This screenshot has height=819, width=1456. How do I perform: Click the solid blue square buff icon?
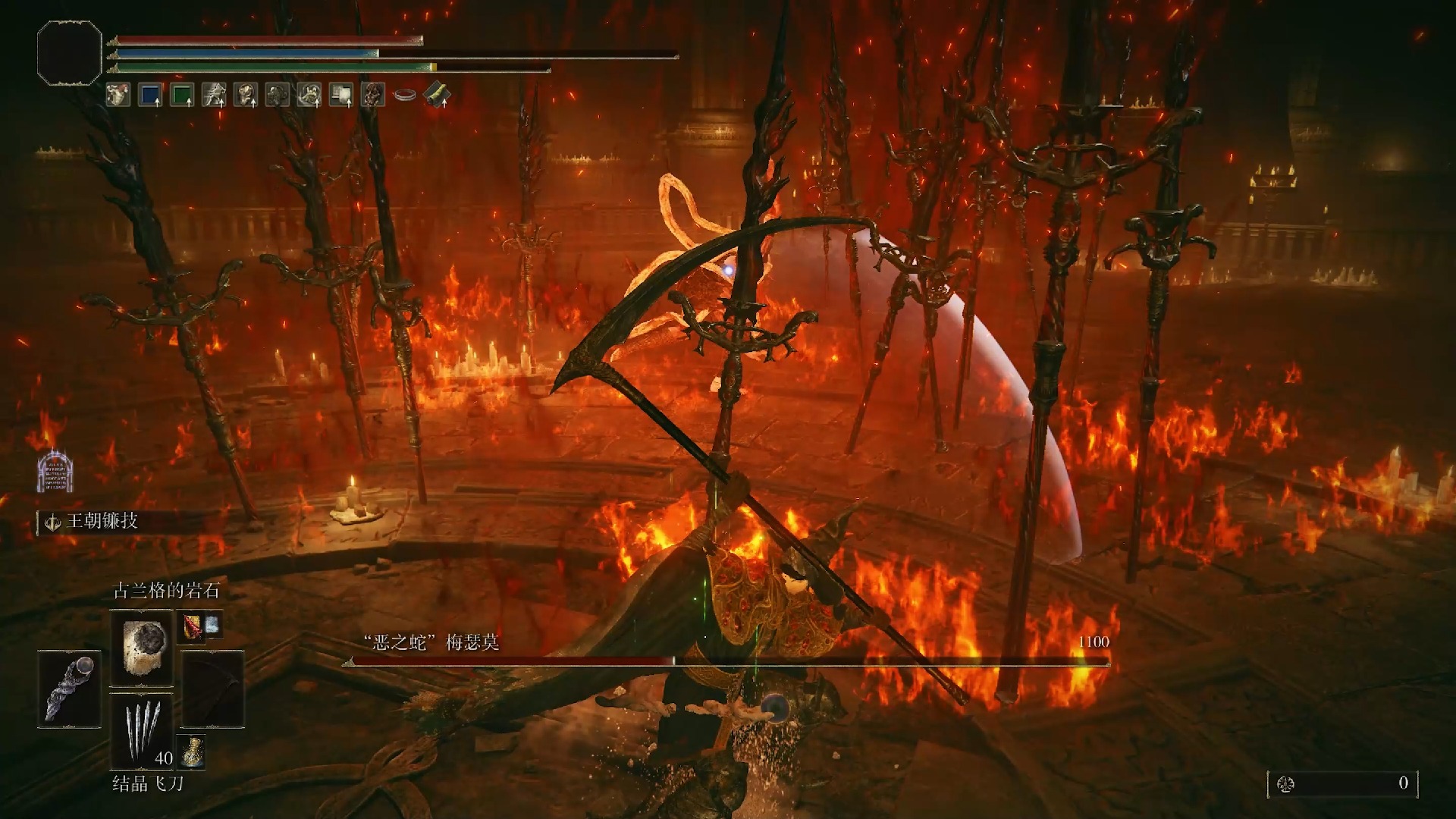coord(150,95)
